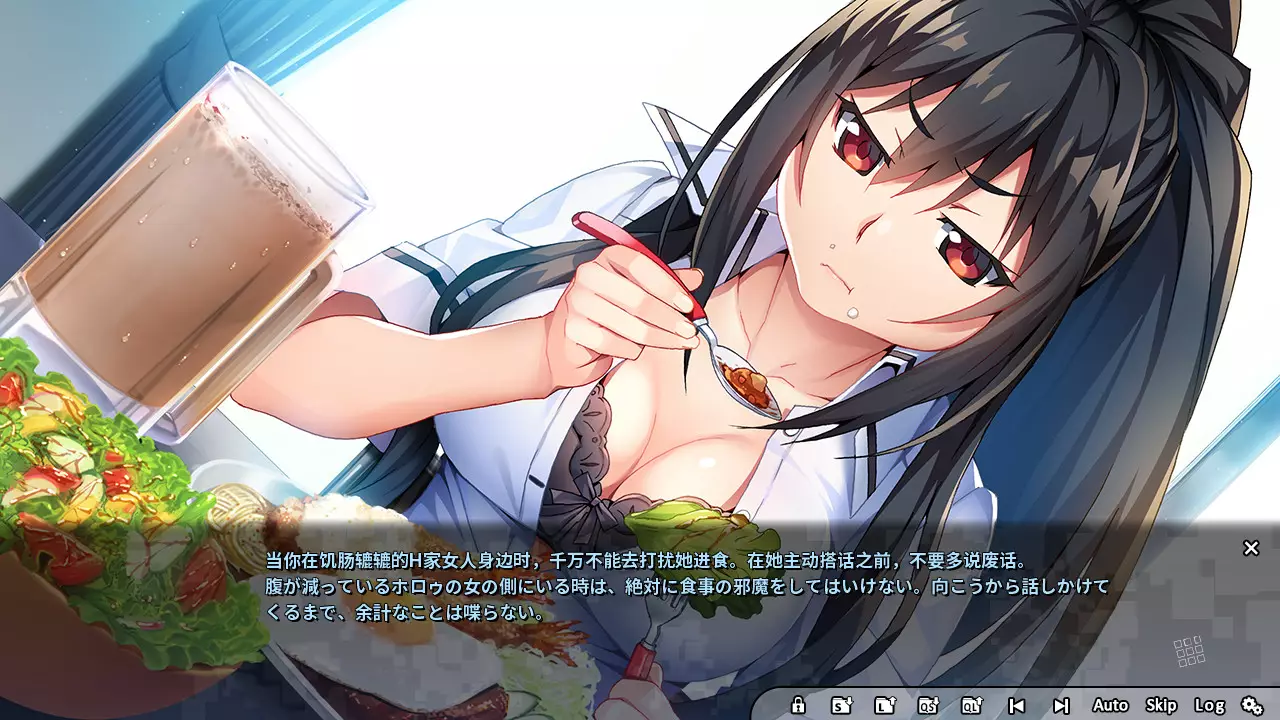Save your progress using the S save icon

842,705
